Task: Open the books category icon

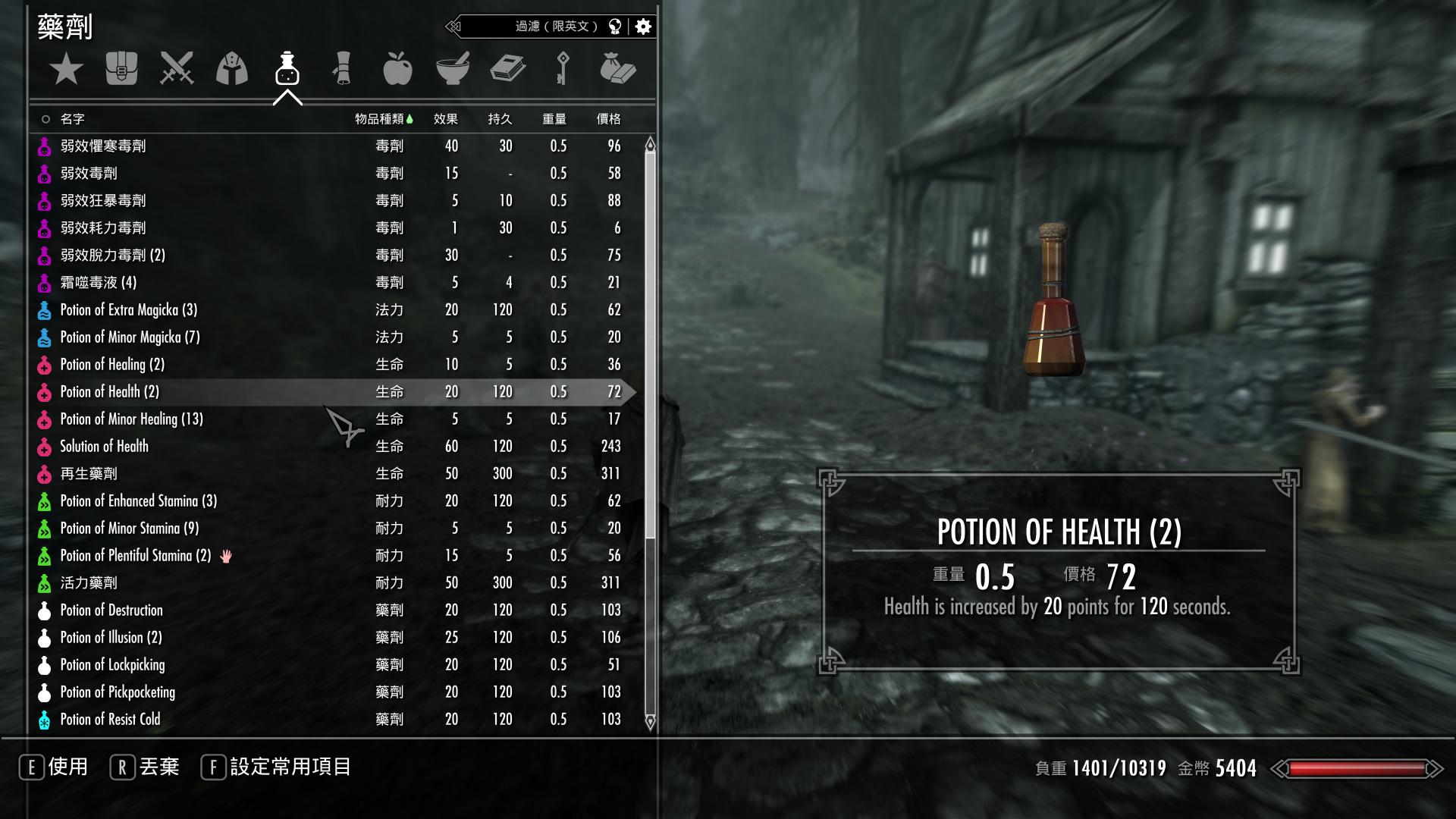Action: pos(507,68)
